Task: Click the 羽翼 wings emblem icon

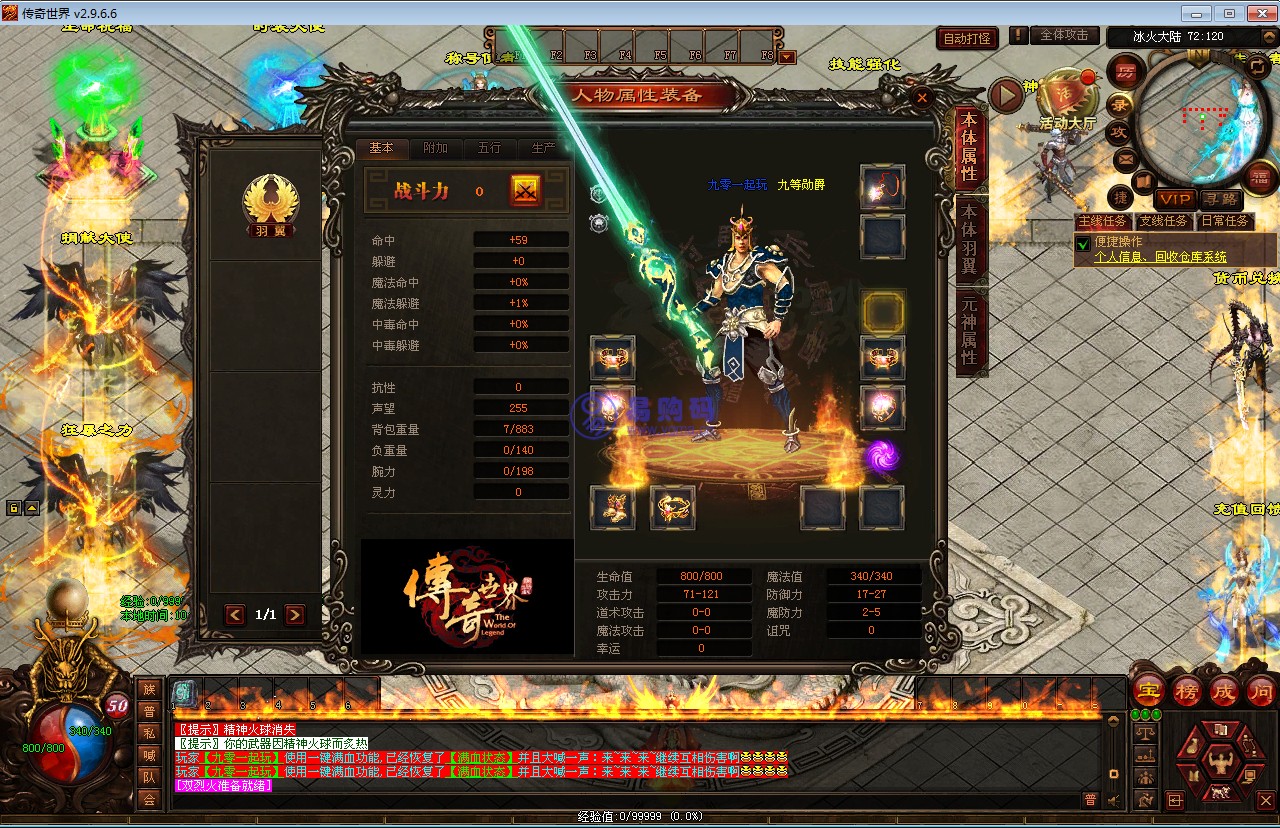Action: [270, 203]
